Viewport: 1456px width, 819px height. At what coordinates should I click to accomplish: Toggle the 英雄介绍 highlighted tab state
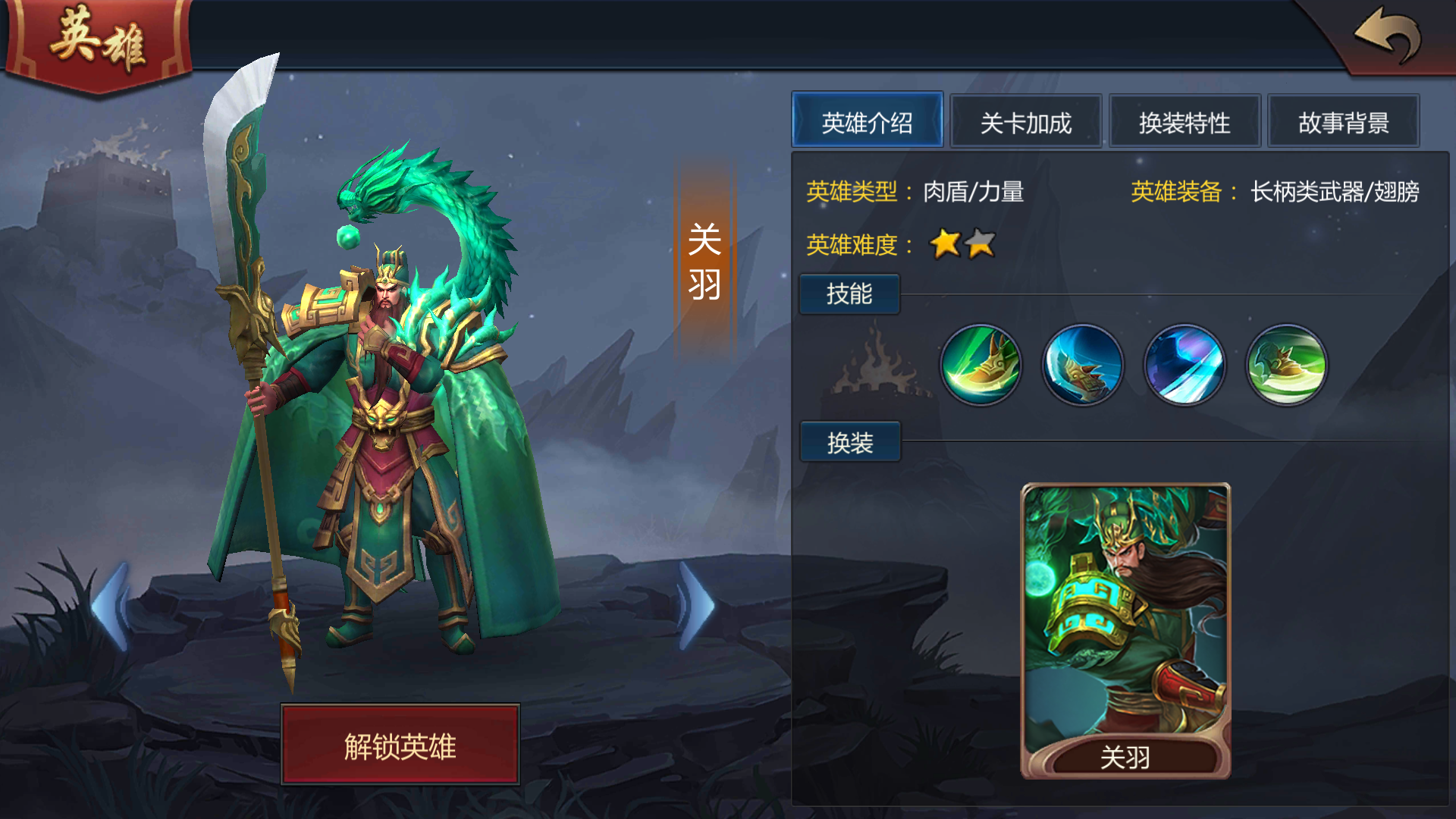click(x=868, y=121)
